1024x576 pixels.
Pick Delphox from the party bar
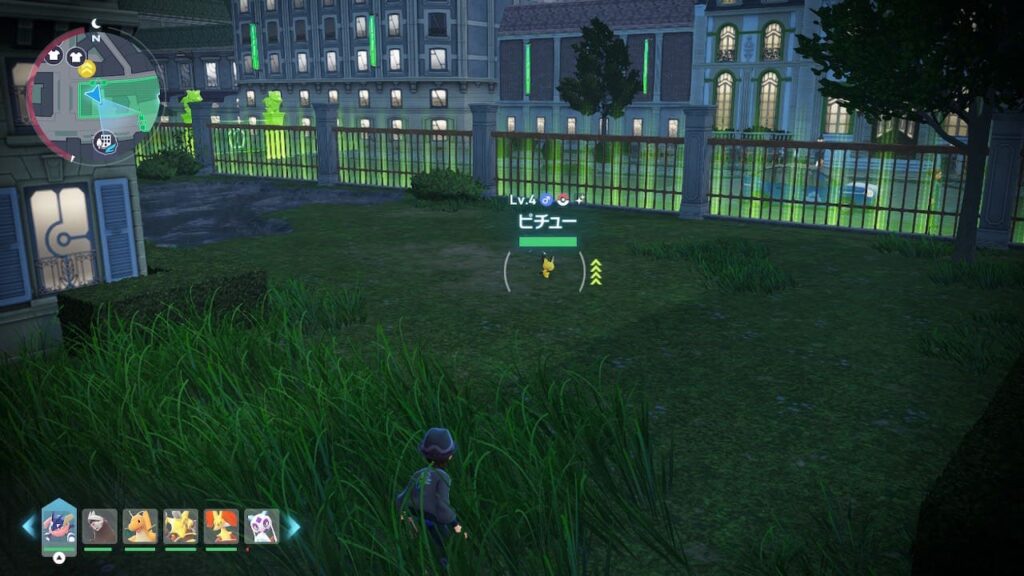click(x=221, y=527)
